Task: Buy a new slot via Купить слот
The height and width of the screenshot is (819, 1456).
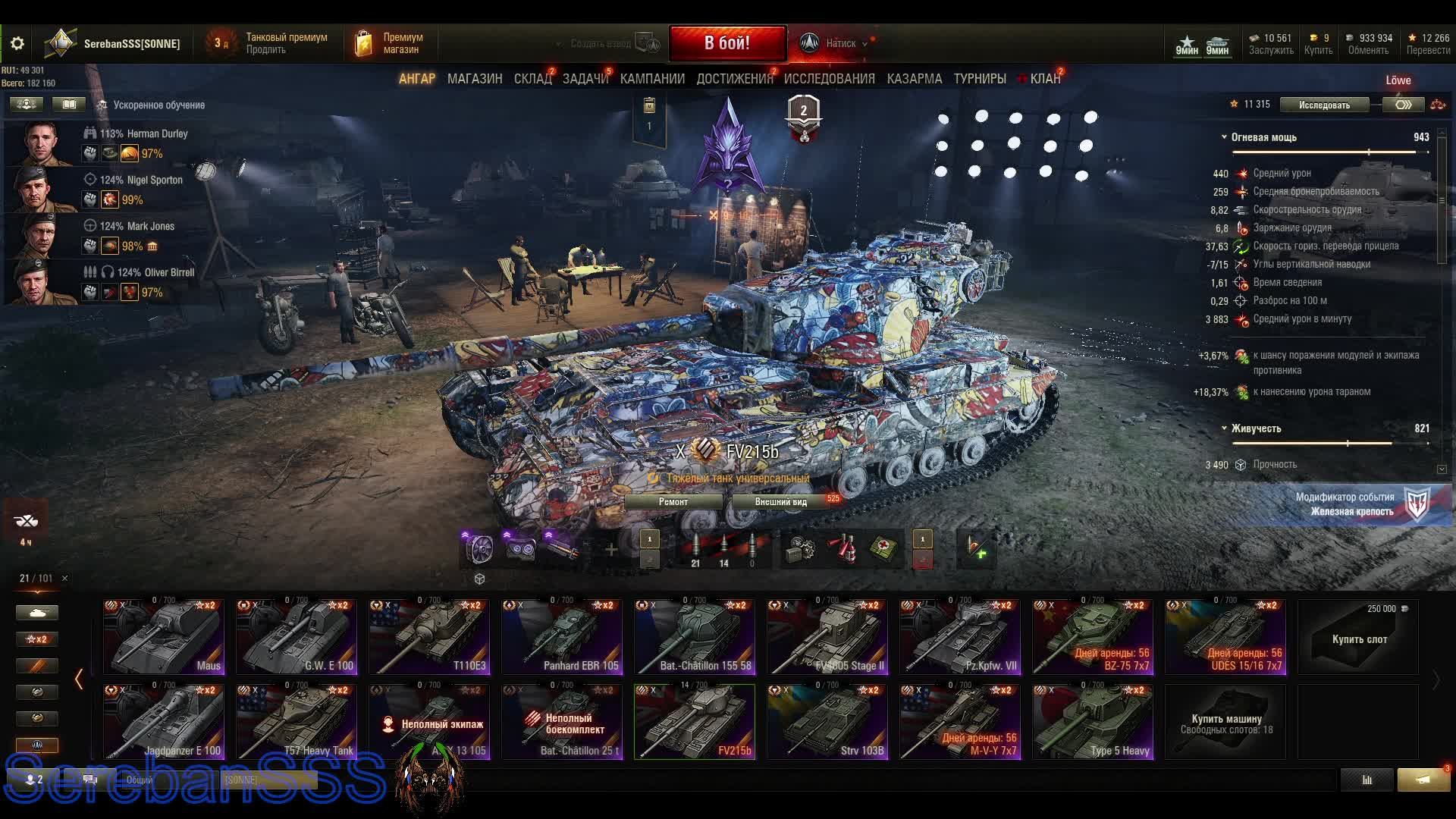Action: (x=1358, y=637)
